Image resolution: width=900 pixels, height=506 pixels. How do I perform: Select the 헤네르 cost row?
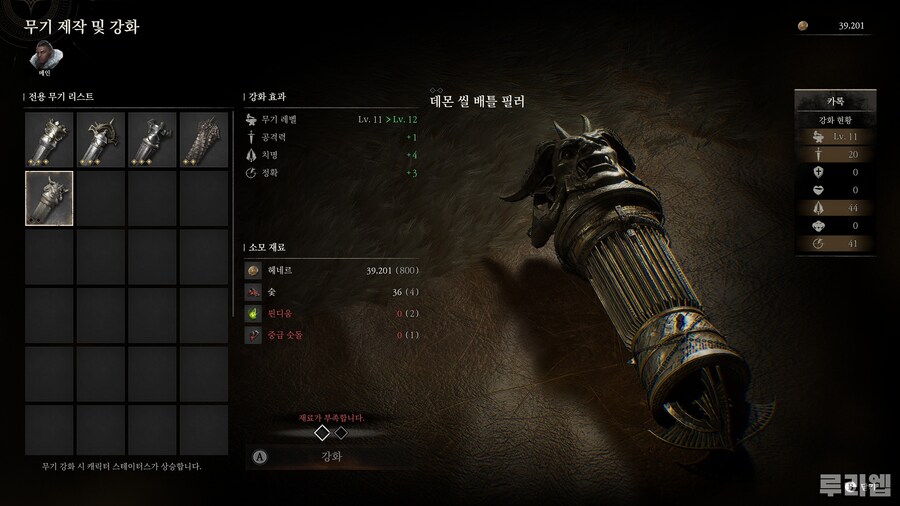click(x=331, y=270)
